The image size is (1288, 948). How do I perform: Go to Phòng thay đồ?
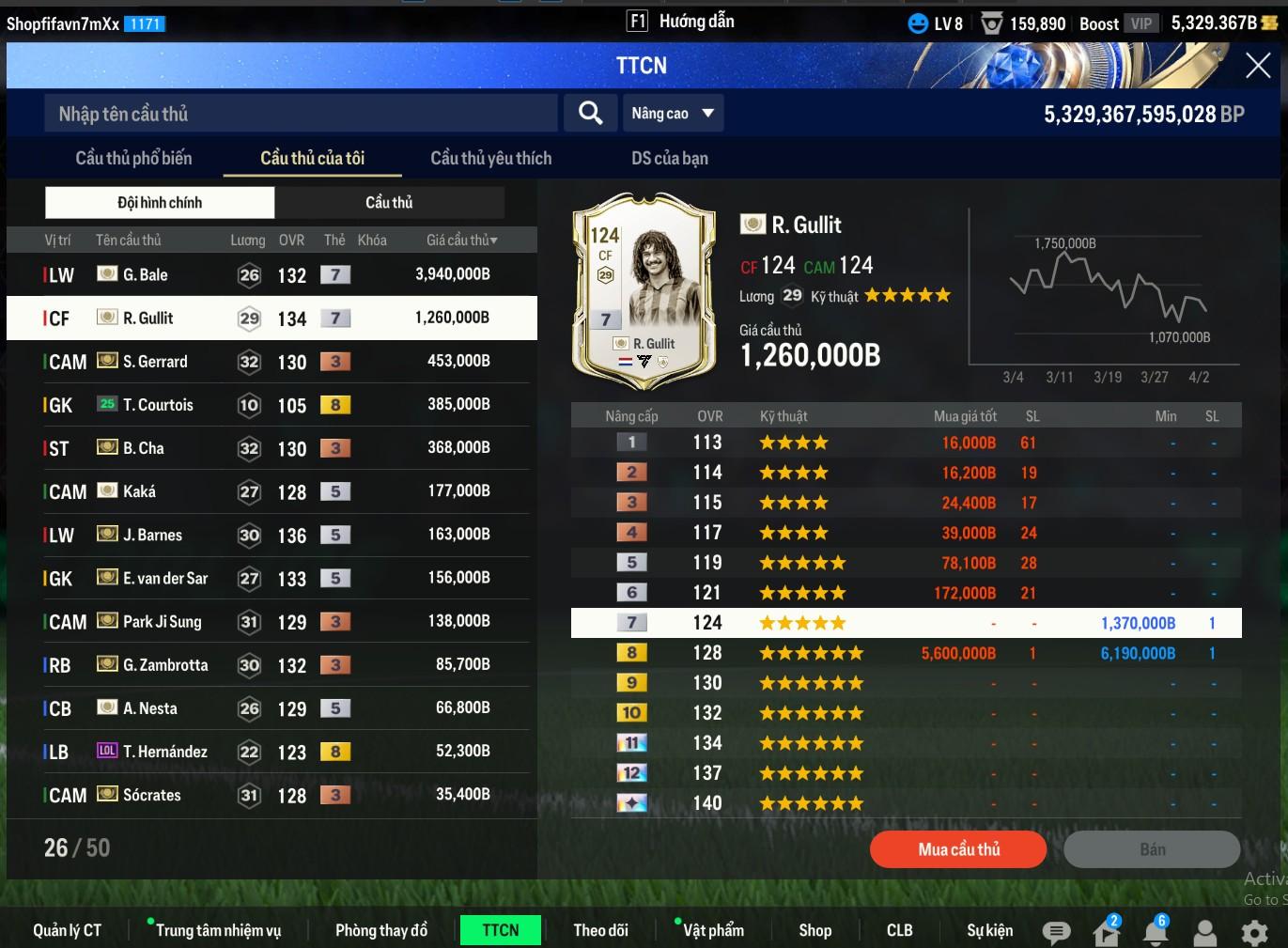click(380, 930)
